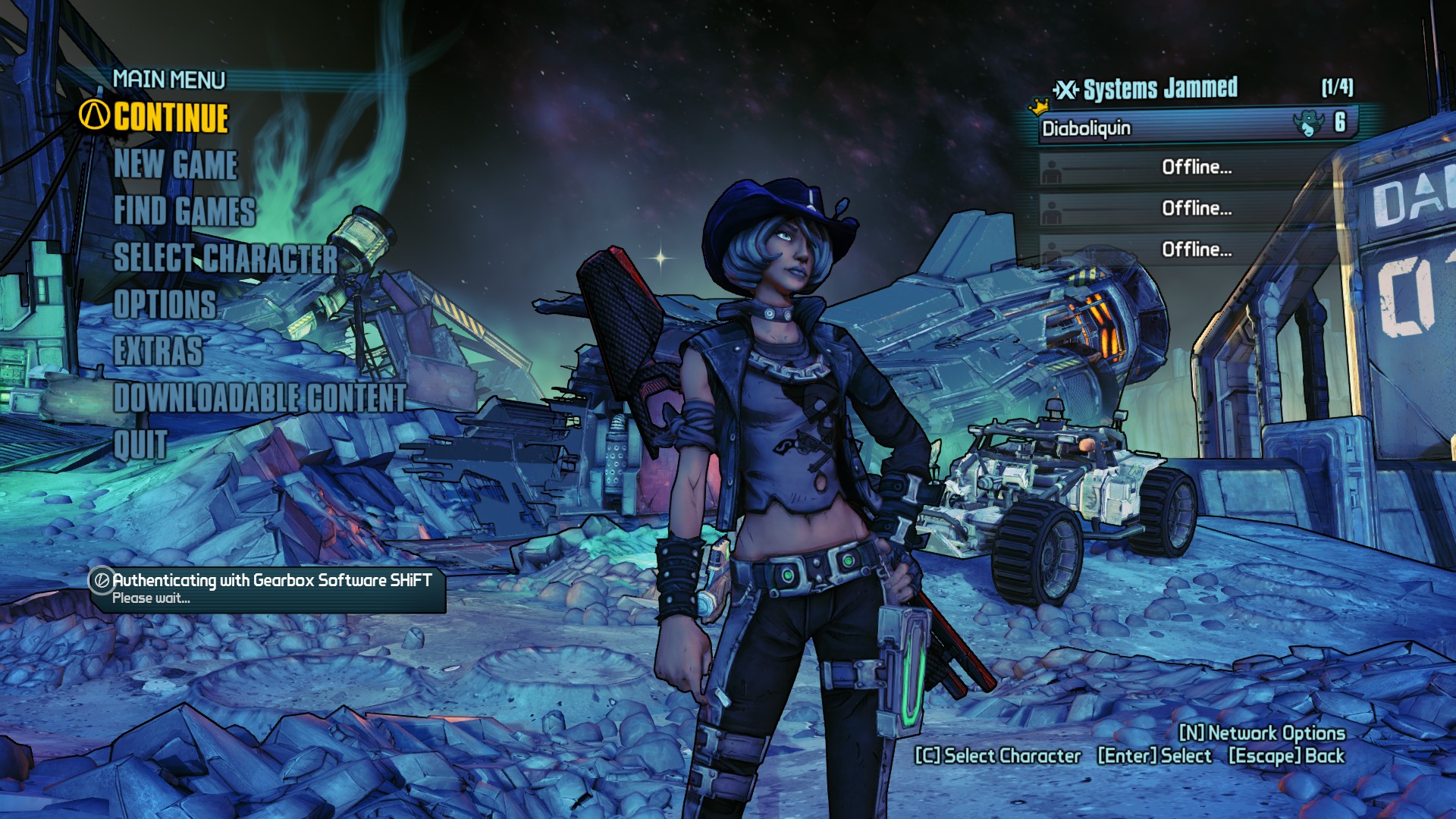
Task: Start a New Game
Action: (x=176, y=165)
